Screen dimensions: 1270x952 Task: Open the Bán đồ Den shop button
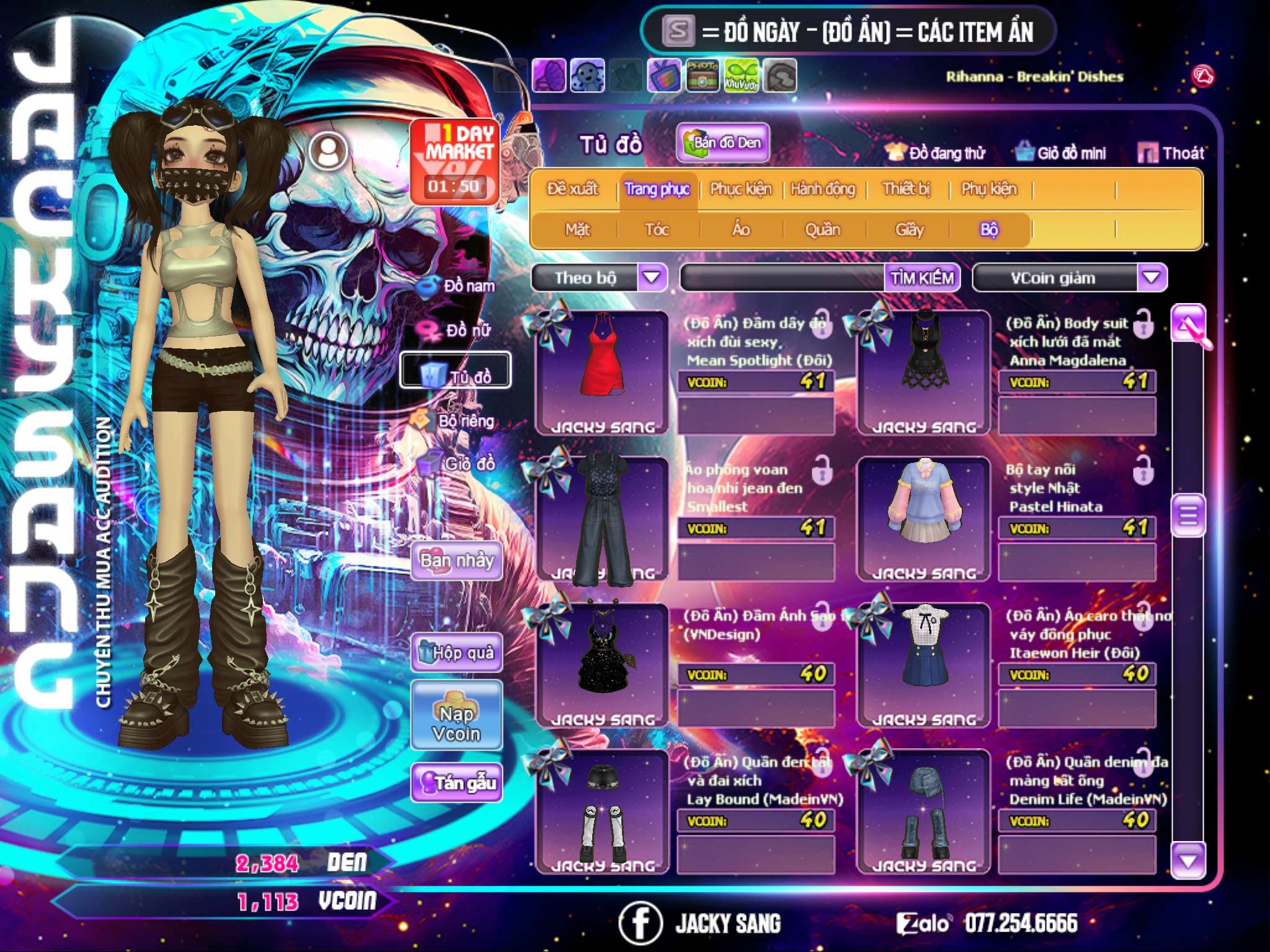[722, 143]
